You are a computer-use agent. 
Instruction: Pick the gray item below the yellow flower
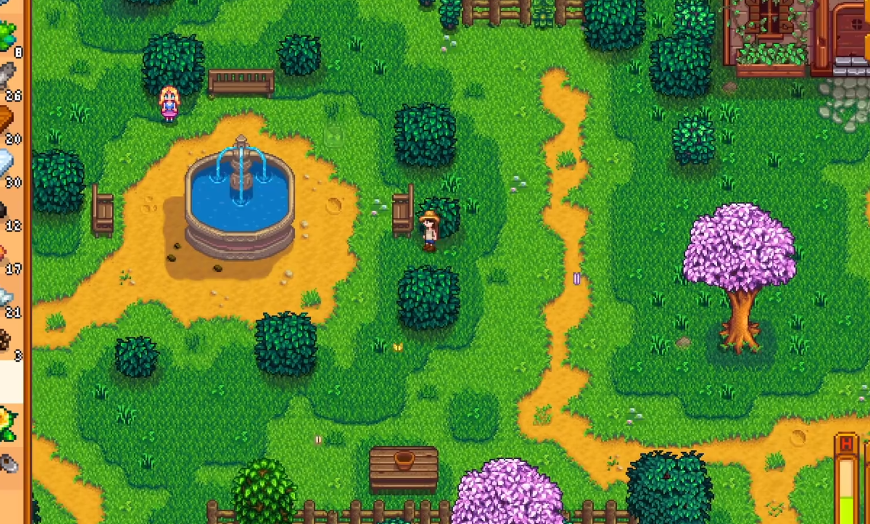[x=10, y=462]
